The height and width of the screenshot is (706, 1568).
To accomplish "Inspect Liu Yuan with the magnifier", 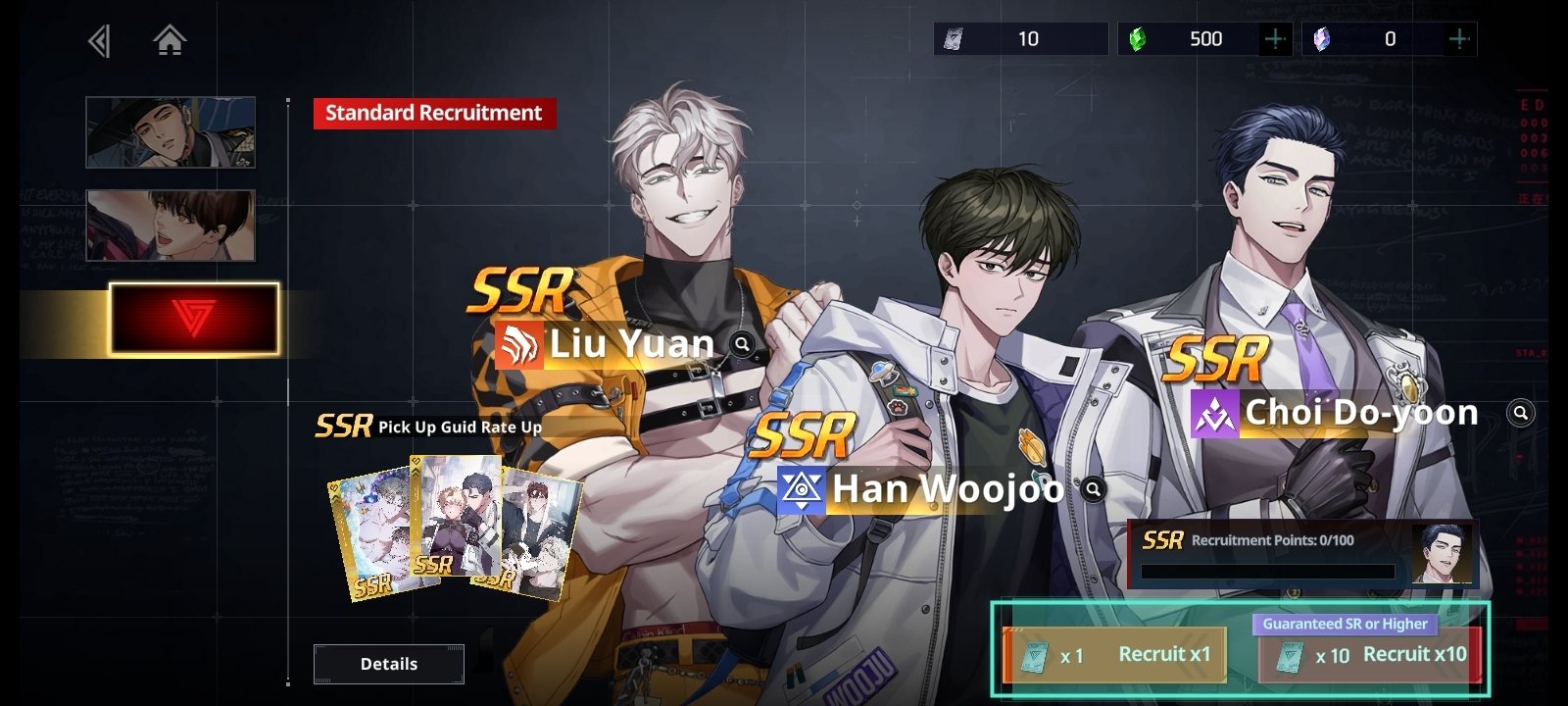I will (743, 344).
